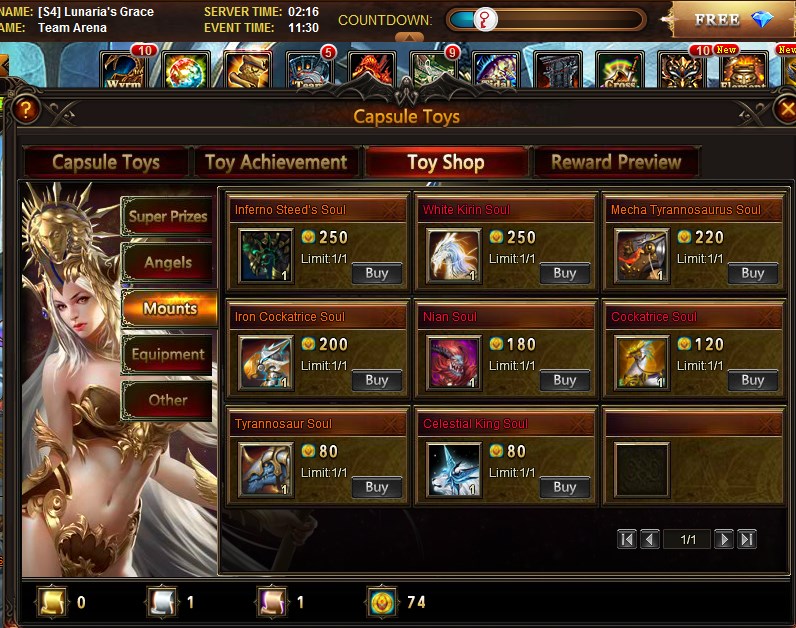Buy the Celestial King Soul
796x628 pixels.
tap(565, 487)
